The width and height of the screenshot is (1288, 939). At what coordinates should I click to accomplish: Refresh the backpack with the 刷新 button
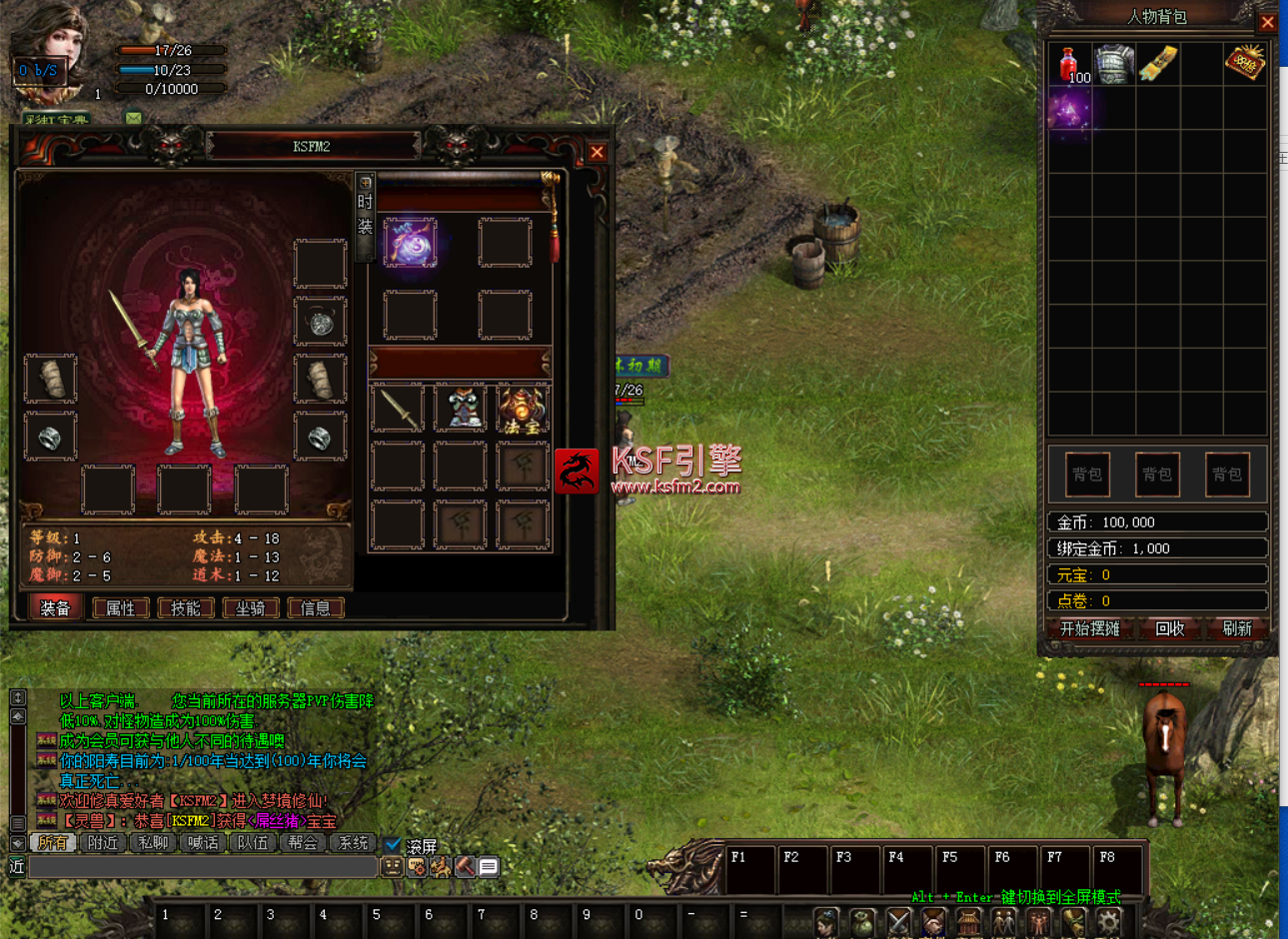1237,628
